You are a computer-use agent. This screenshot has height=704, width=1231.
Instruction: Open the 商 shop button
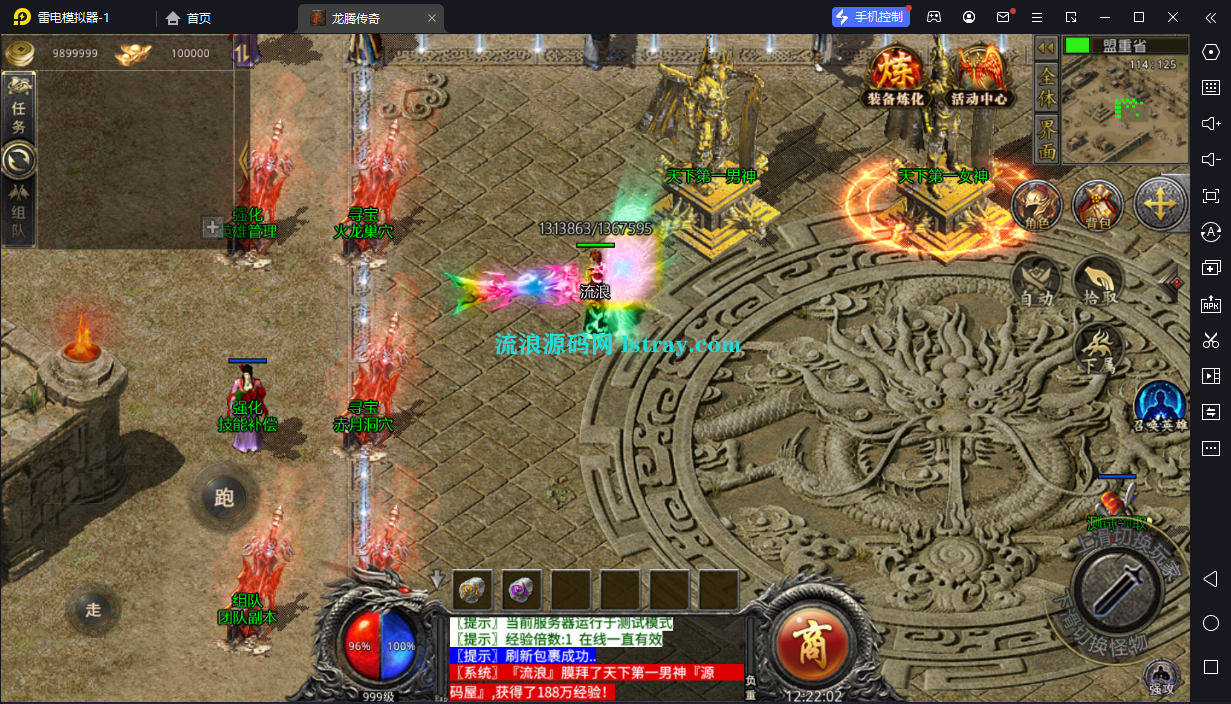click(814, 640)
